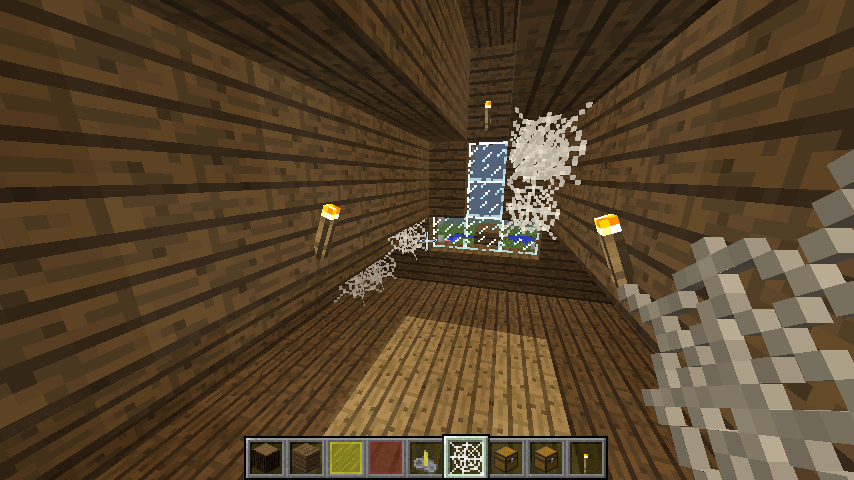Select the dark log block slot
The height and width of the screenshot is (480, 854).
266,458
